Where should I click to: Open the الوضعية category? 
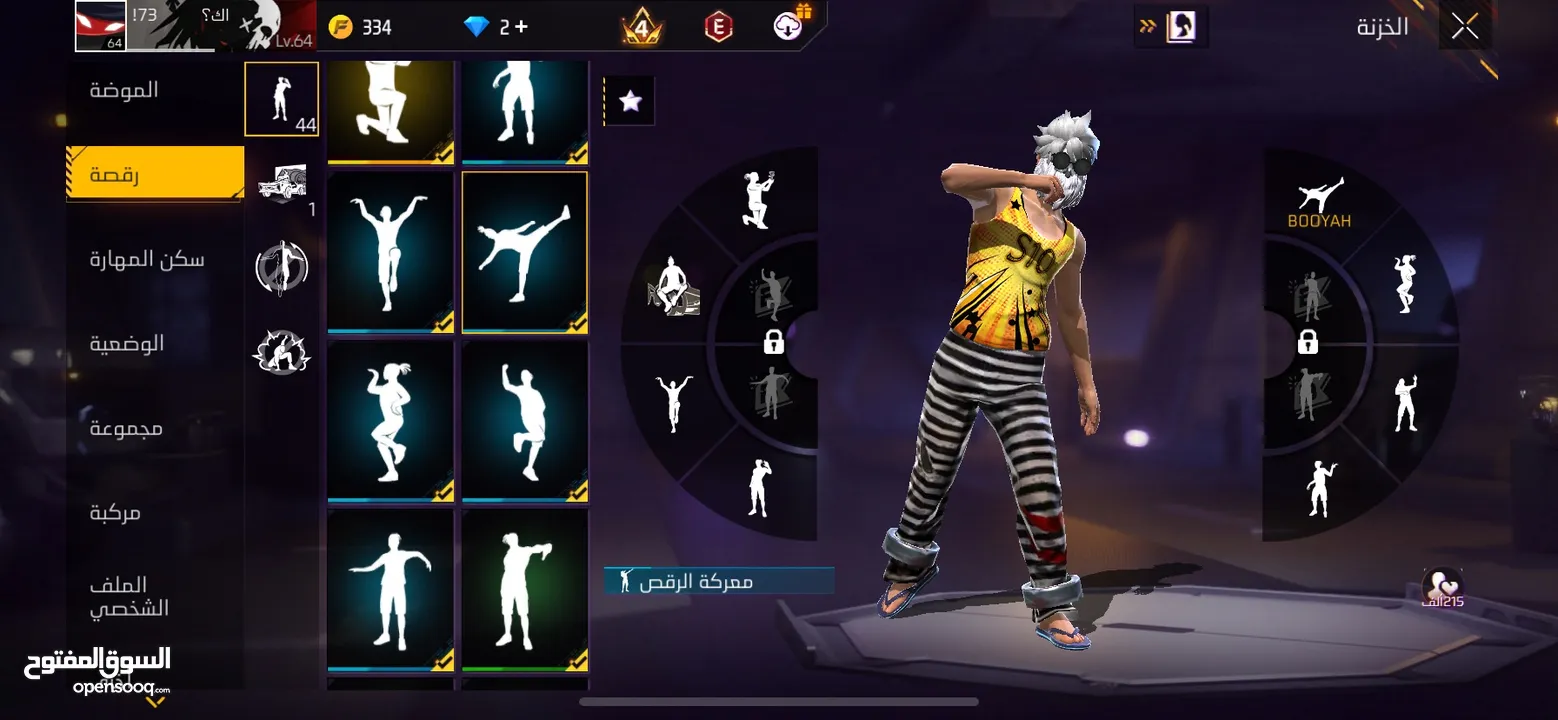pyautogui.click(x=127, y=344)
